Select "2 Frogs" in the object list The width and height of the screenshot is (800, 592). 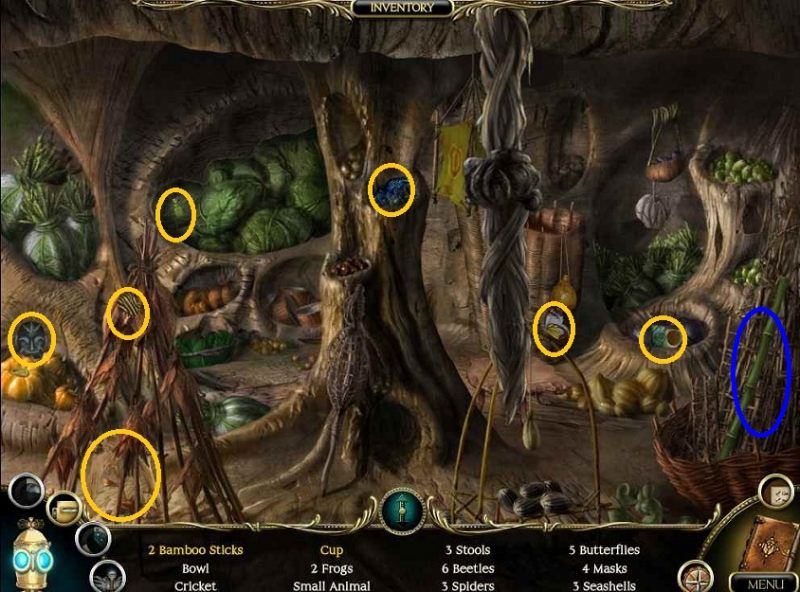(332, 568)
